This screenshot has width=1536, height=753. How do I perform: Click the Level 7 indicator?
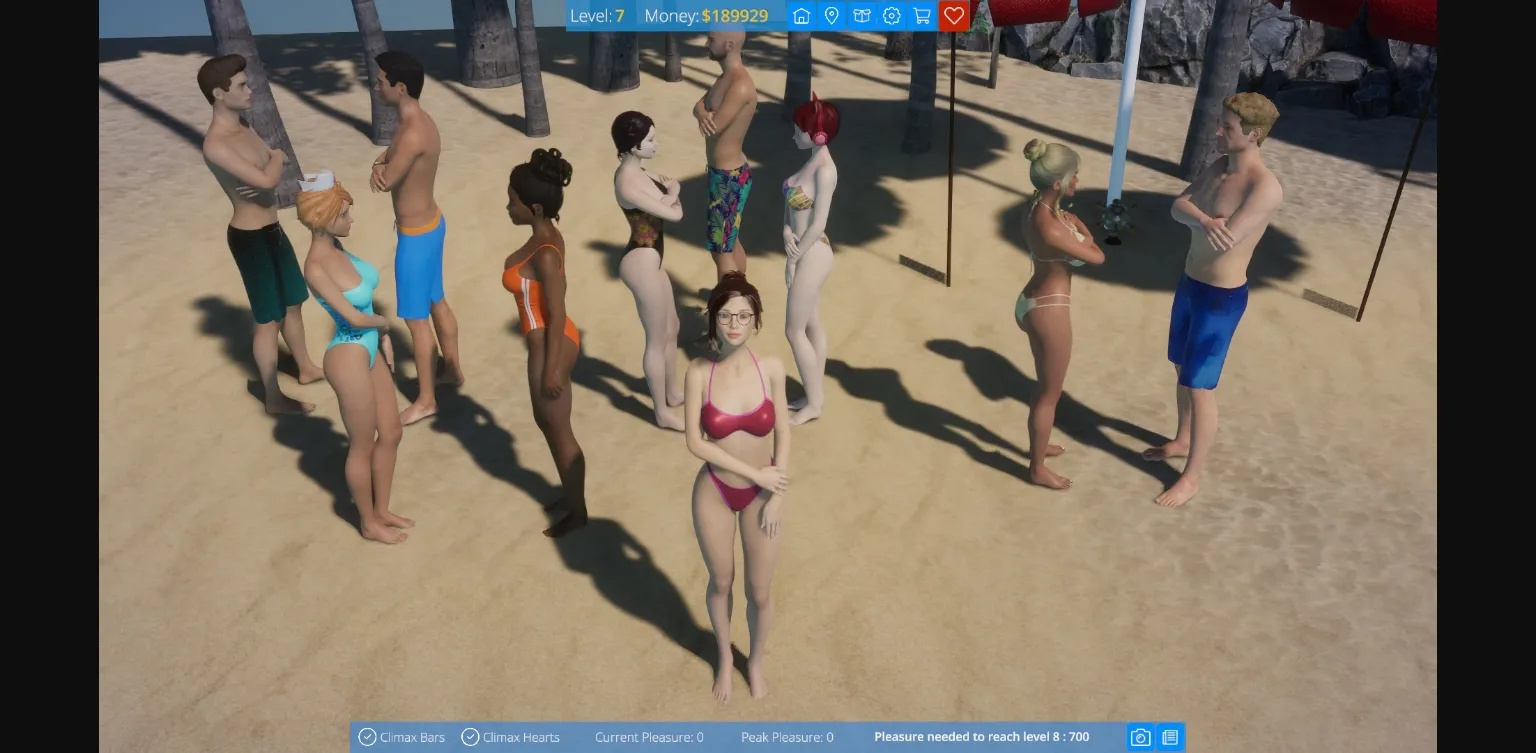click(600, 16)
